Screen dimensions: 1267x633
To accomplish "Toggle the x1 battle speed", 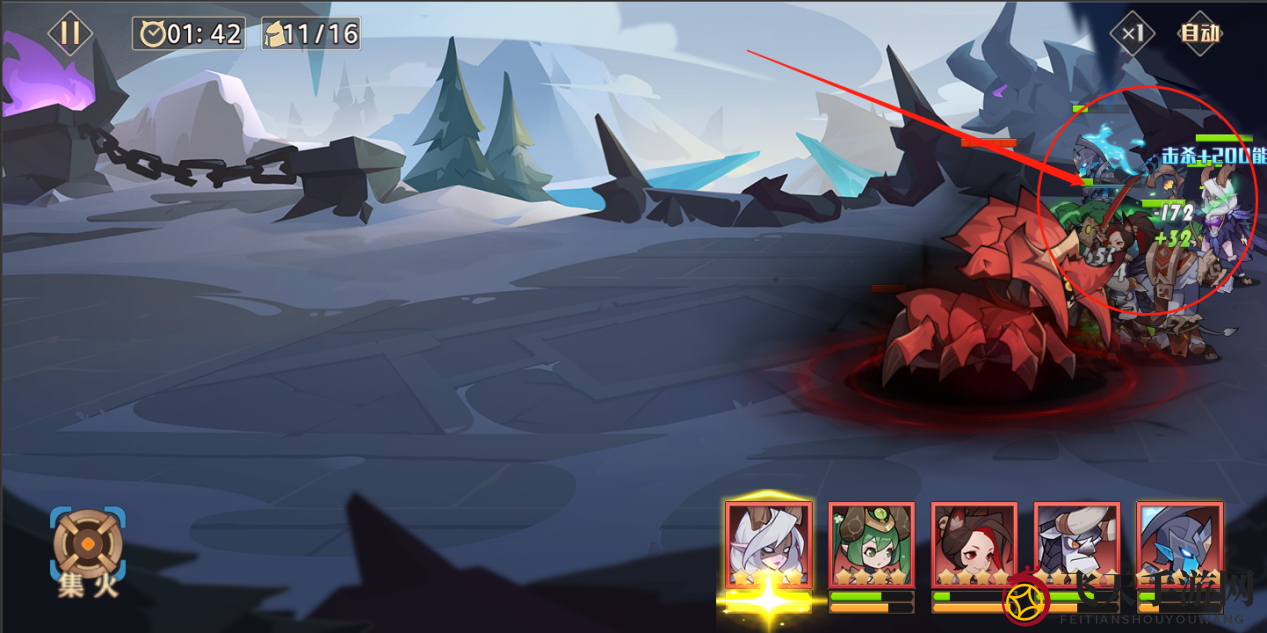I will click(x=1132, y=33).
